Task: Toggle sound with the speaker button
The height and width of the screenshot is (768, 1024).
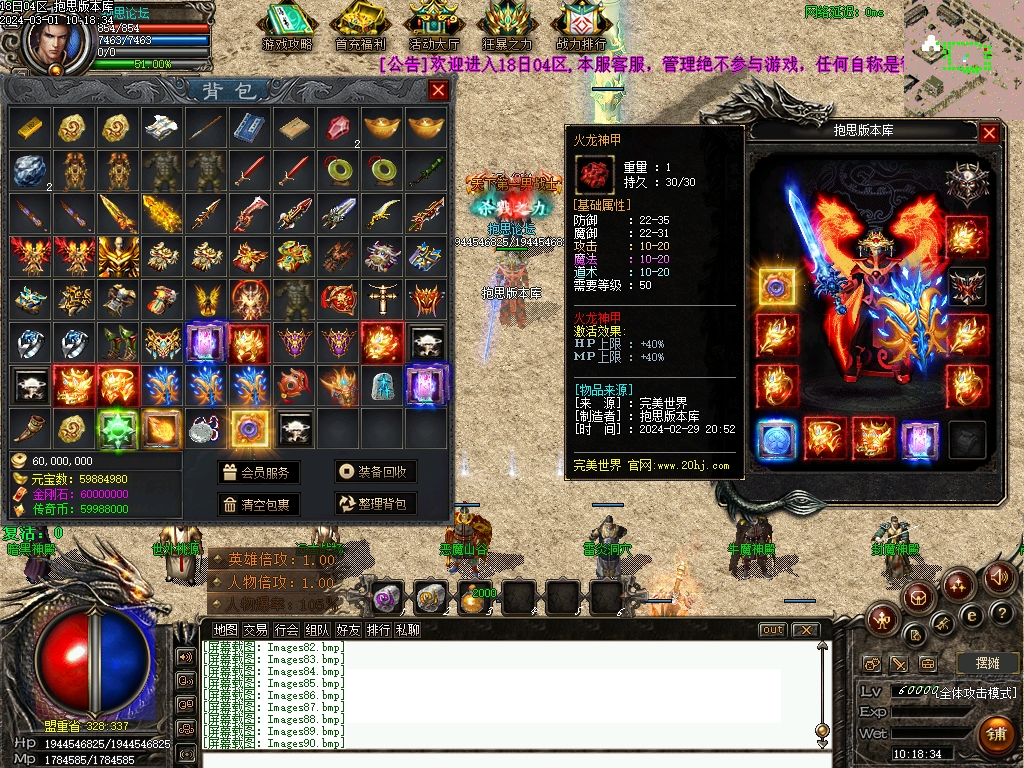Action: click(998, 576)
